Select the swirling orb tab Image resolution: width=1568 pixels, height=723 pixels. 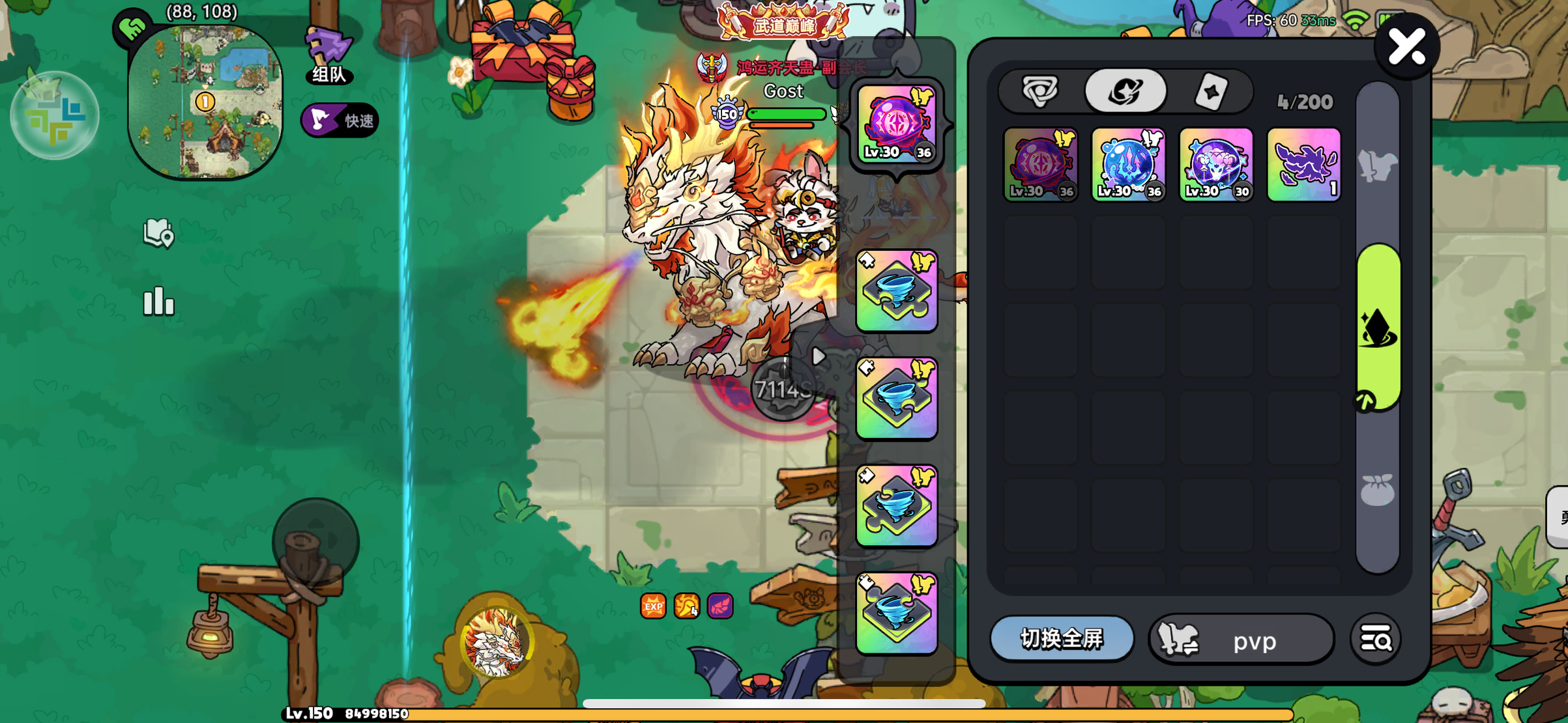click(x=1125, y=91)
